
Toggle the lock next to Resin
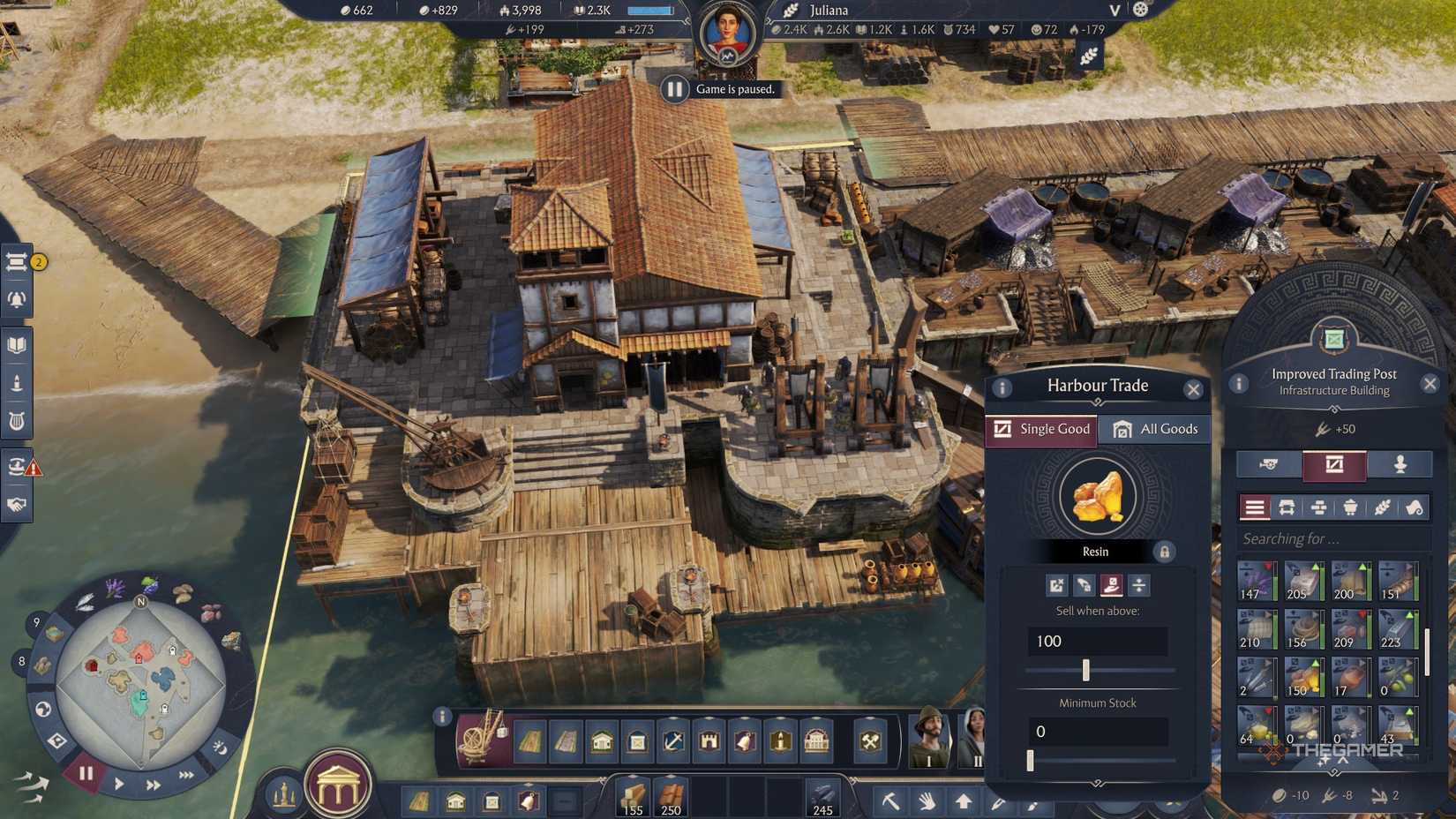1164,551
